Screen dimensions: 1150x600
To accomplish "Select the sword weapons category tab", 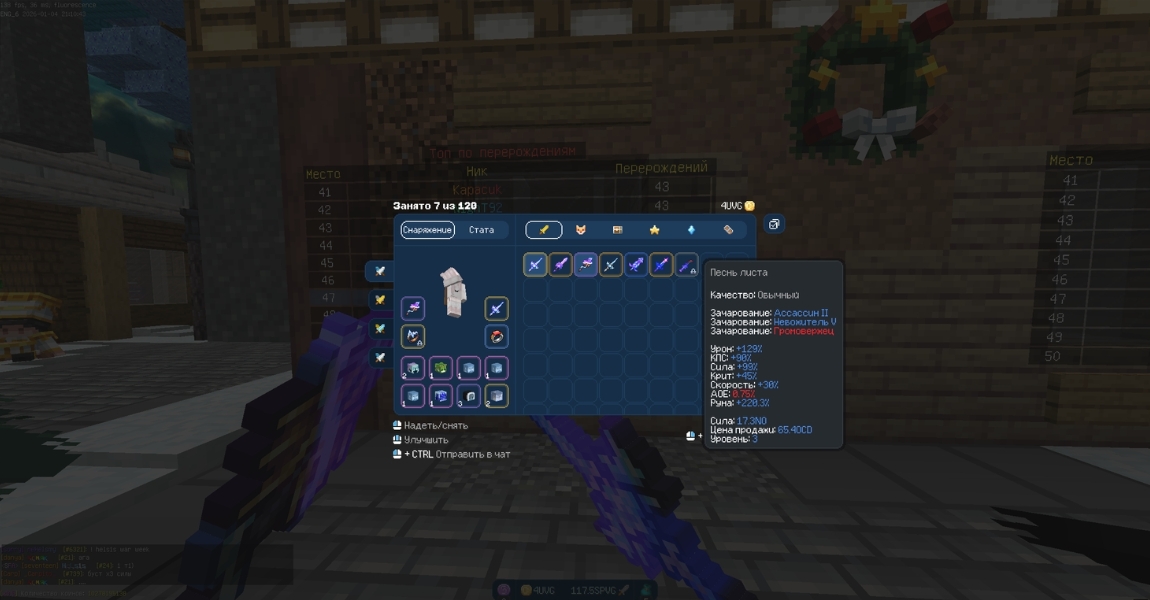I will [544, 230].
